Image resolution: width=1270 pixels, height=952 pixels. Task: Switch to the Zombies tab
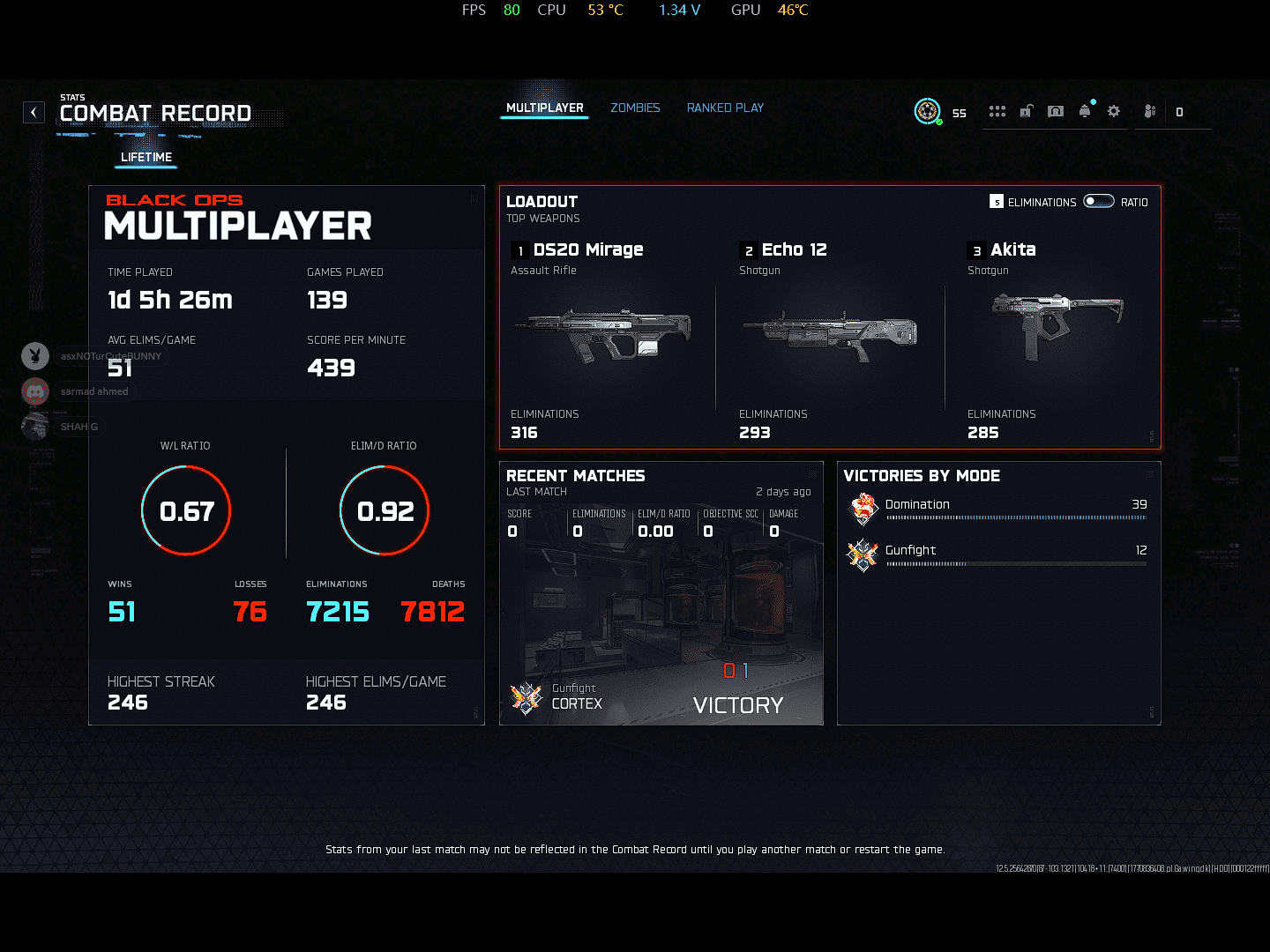(x=635, y=108)
